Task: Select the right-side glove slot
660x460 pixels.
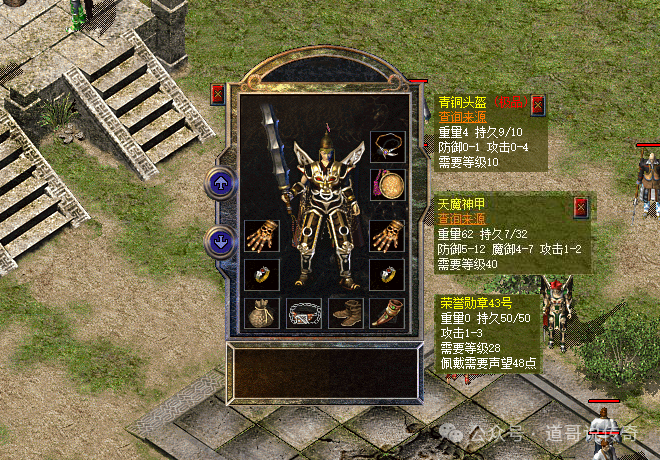Action: point(385,235)
